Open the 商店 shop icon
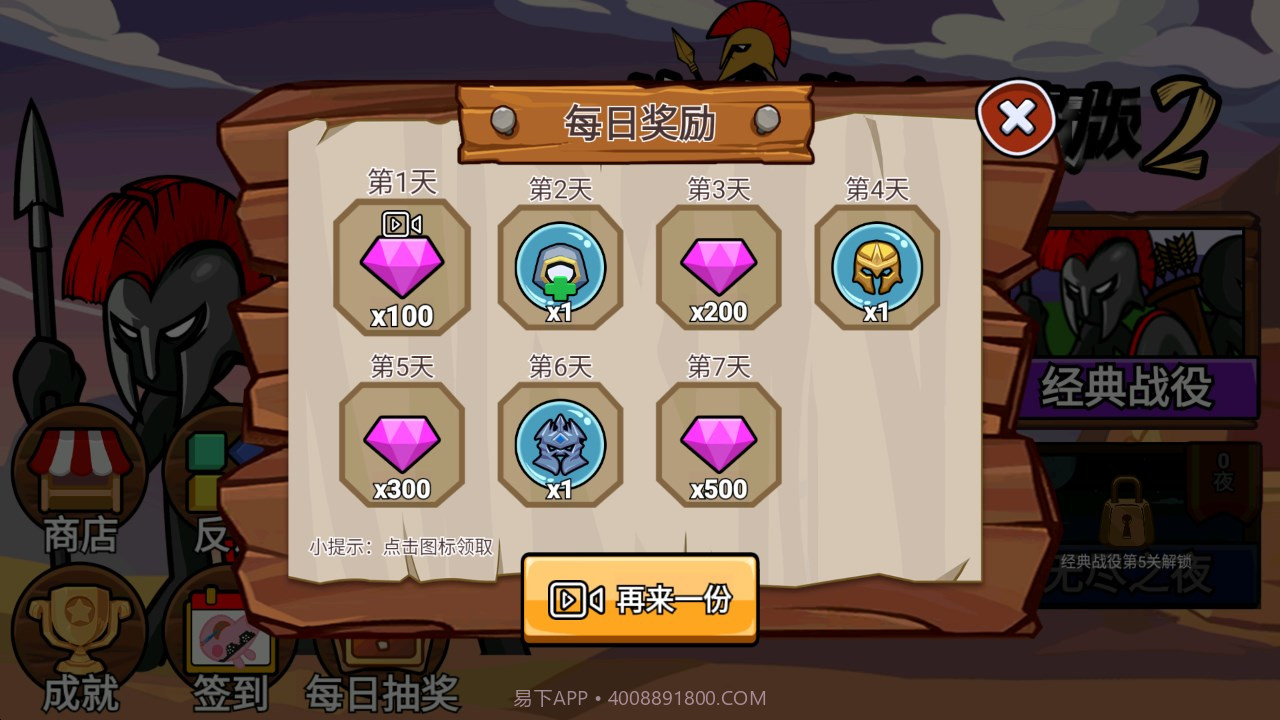The height and width of the screenshot is (720, 1280). (80, 470)
